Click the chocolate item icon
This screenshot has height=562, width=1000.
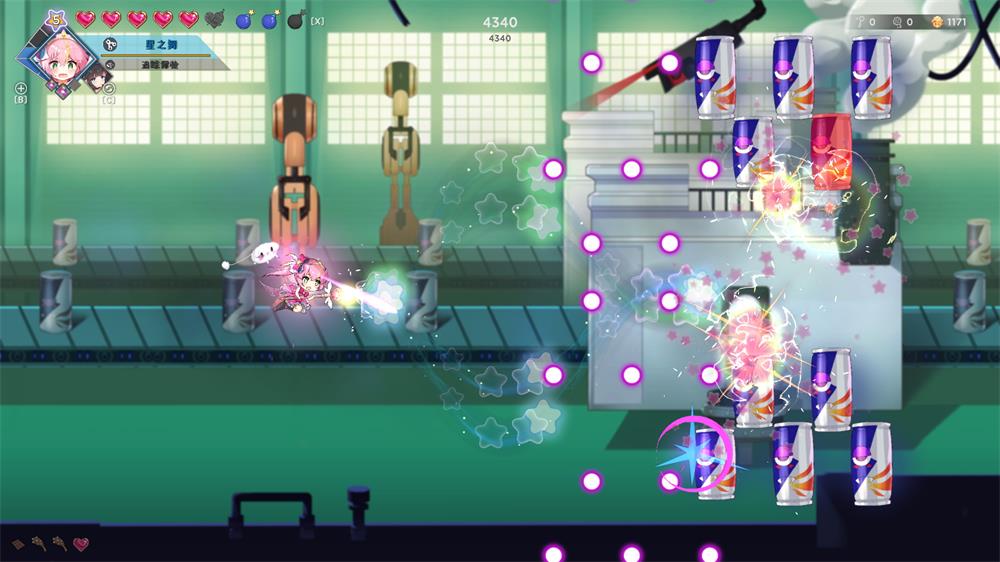pyautogui.click(x=18, y=544)
